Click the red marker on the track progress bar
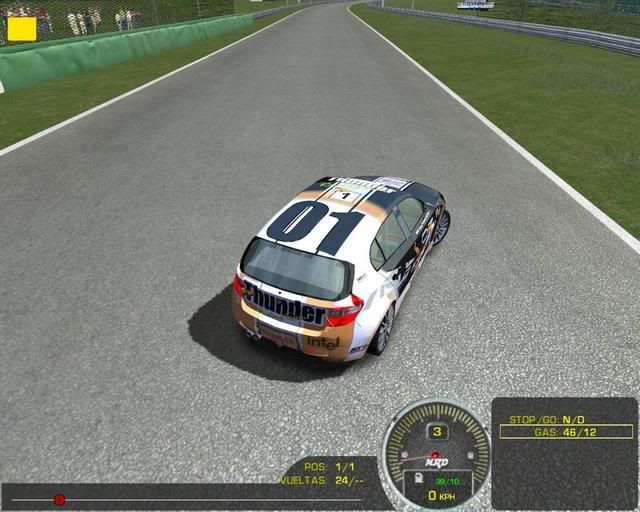Screen dimensions: 640x512 [59, 499]
